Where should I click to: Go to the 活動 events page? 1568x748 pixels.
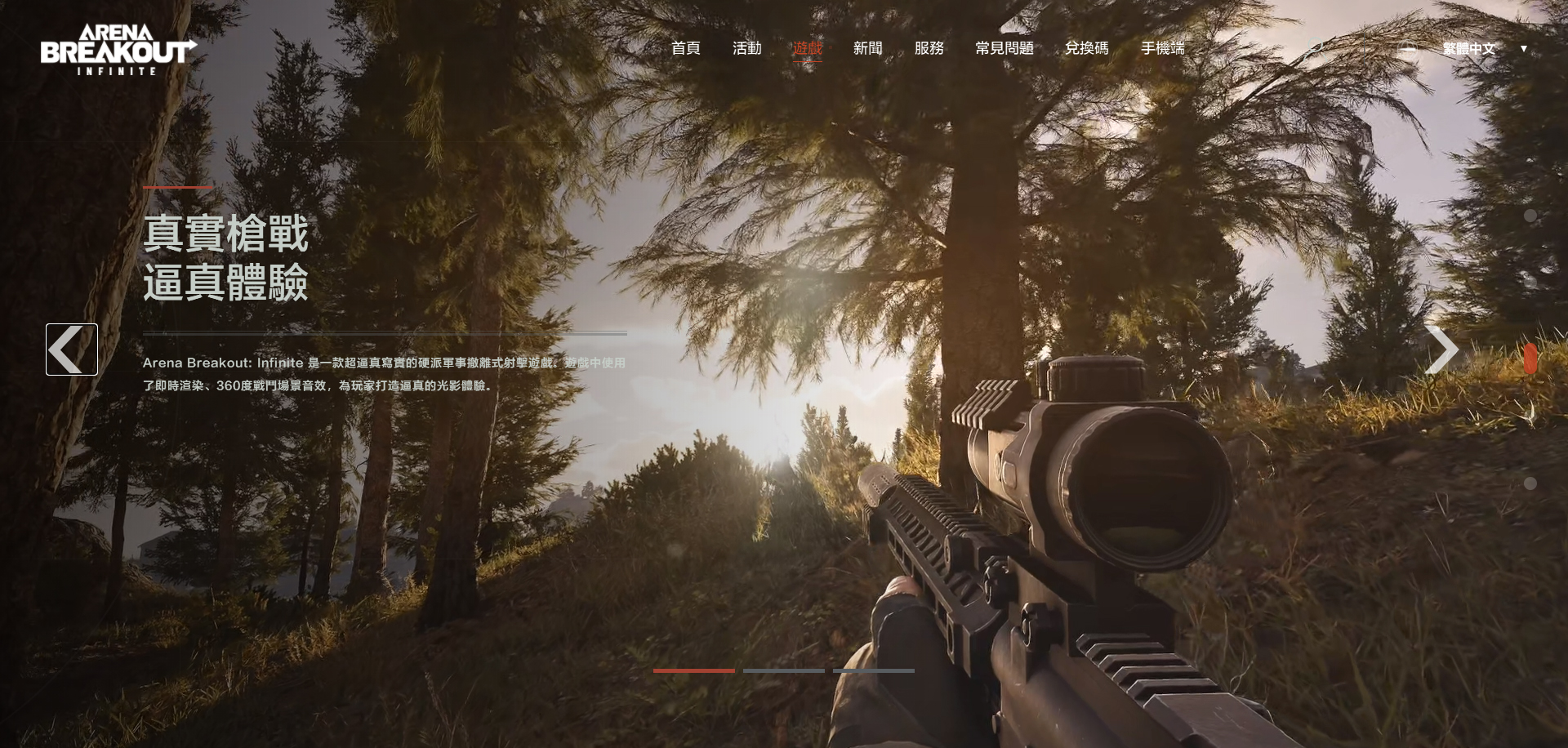pyautogui.click(x=746, y=48)
